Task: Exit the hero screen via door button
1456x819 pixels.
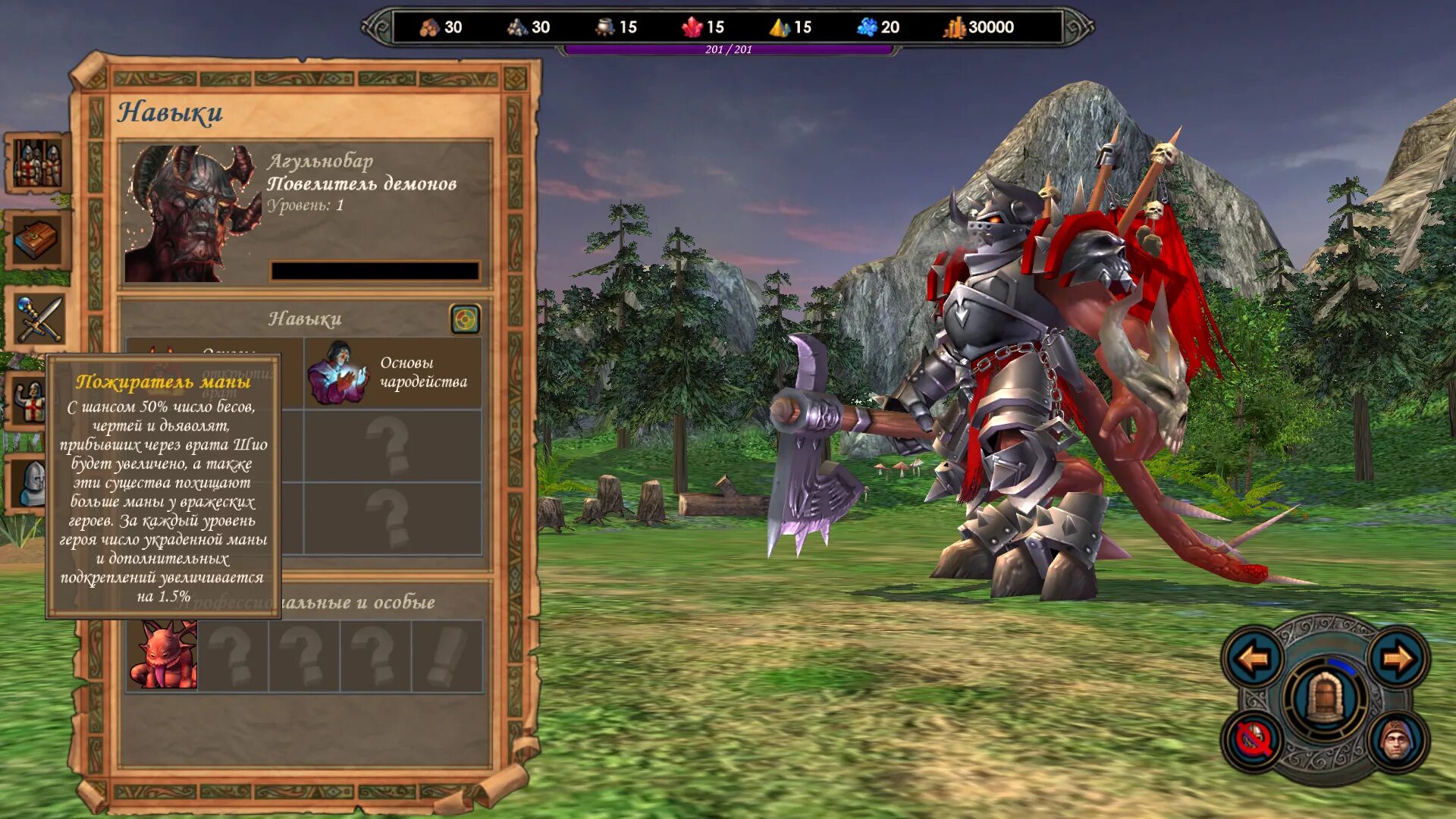Action: pos(1325,698)
